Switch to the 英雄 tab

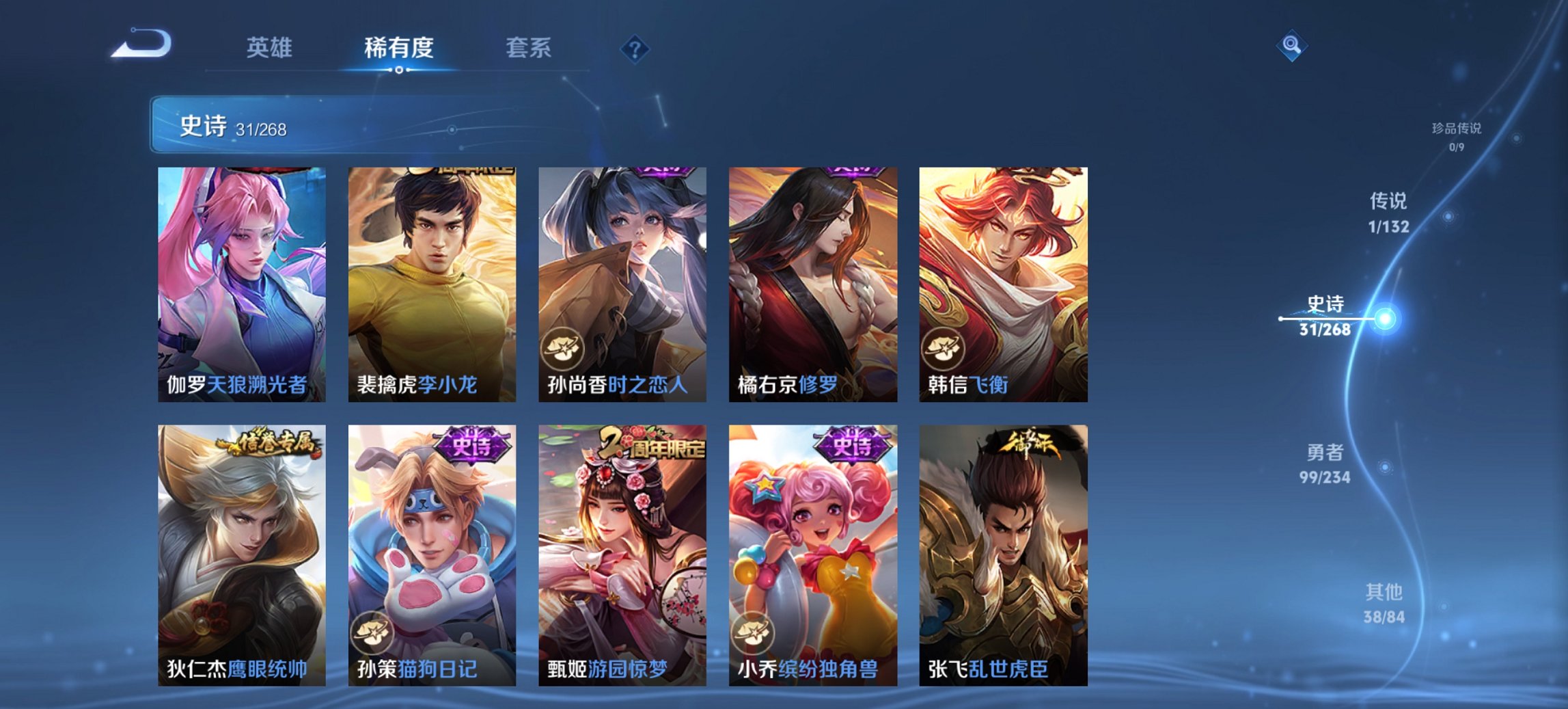tap(271, 48)
